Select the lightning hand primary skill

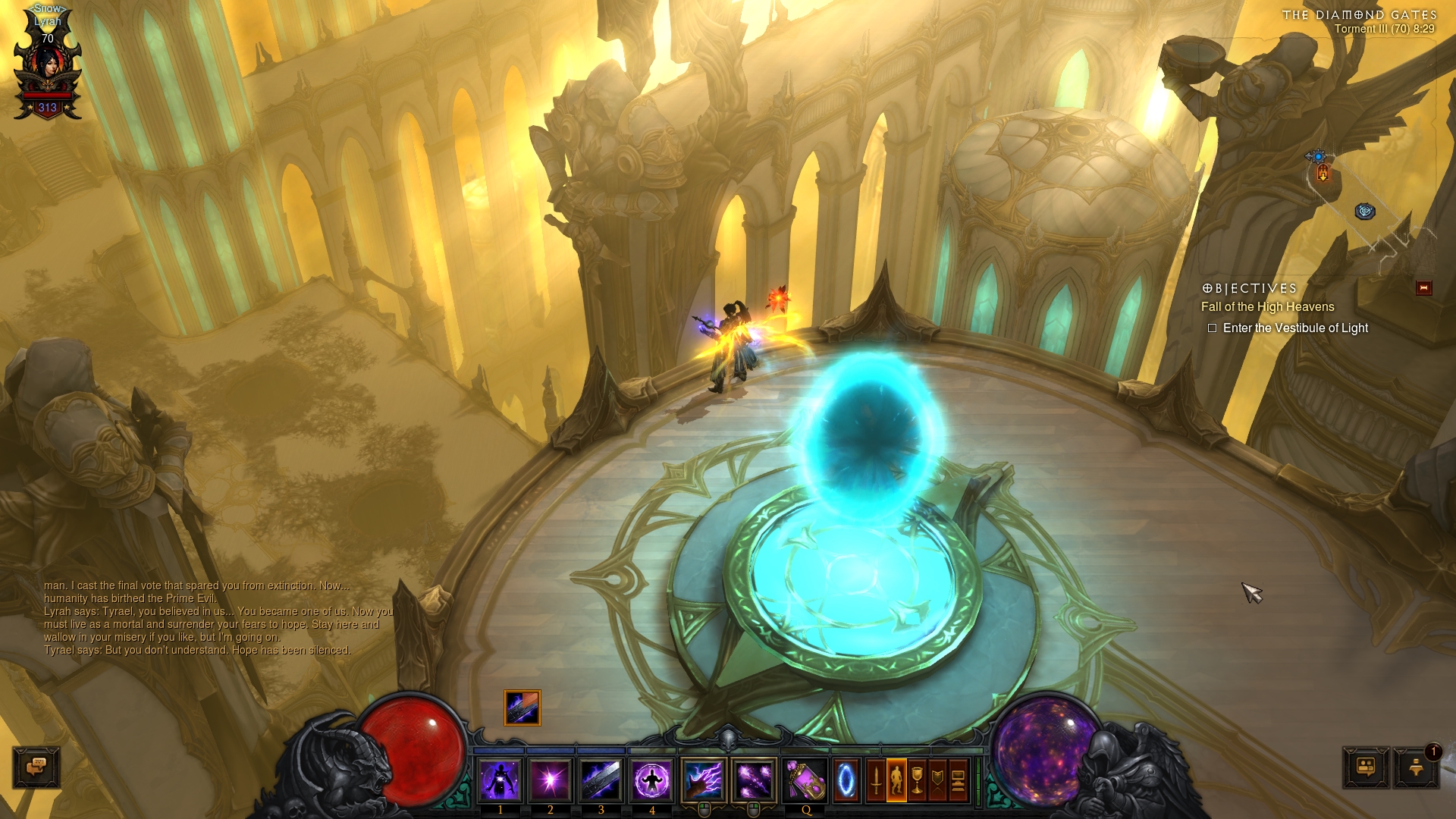point(704,780)
